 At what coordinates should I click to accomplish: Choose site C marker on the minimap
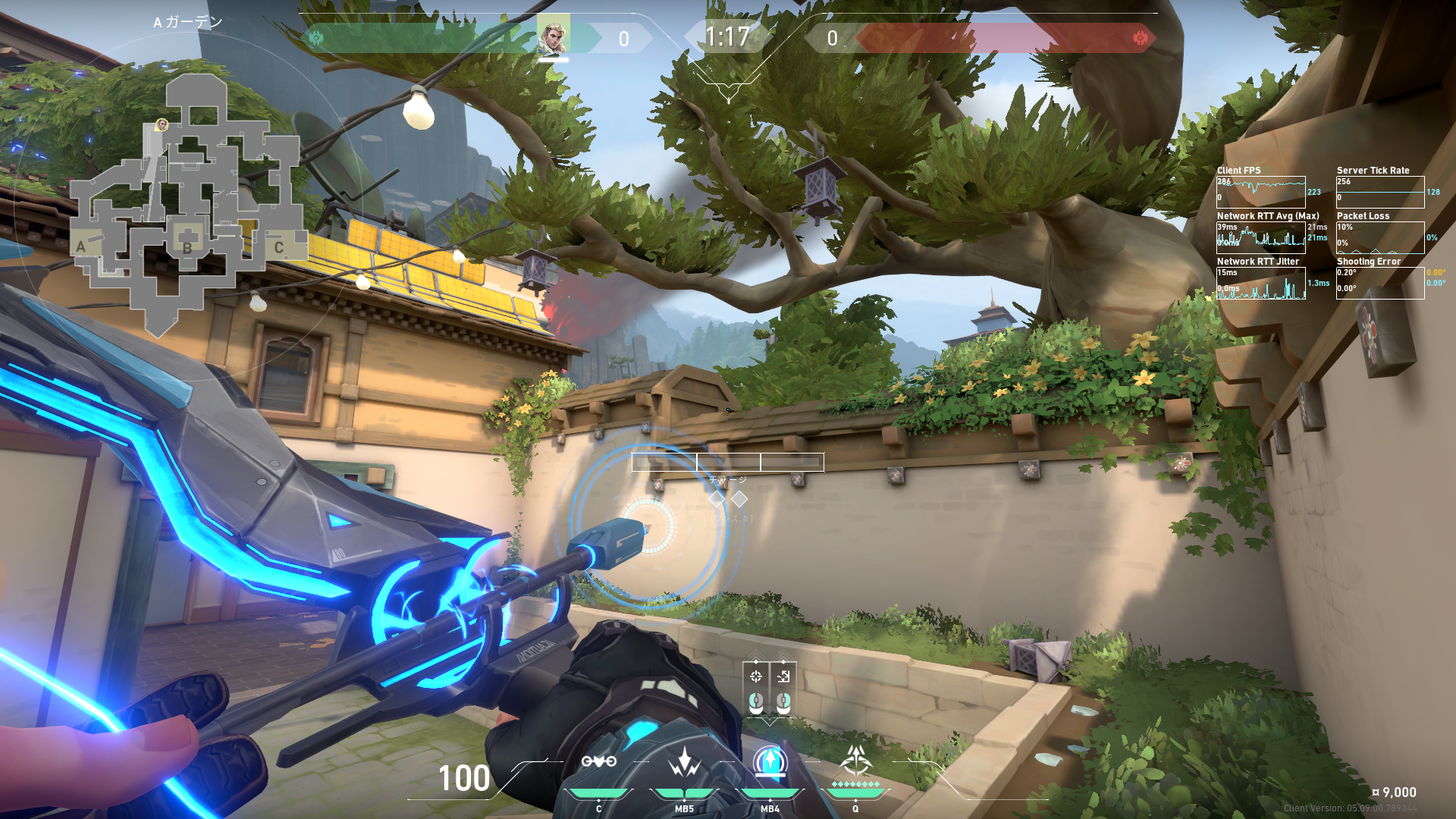pos(279,247)
